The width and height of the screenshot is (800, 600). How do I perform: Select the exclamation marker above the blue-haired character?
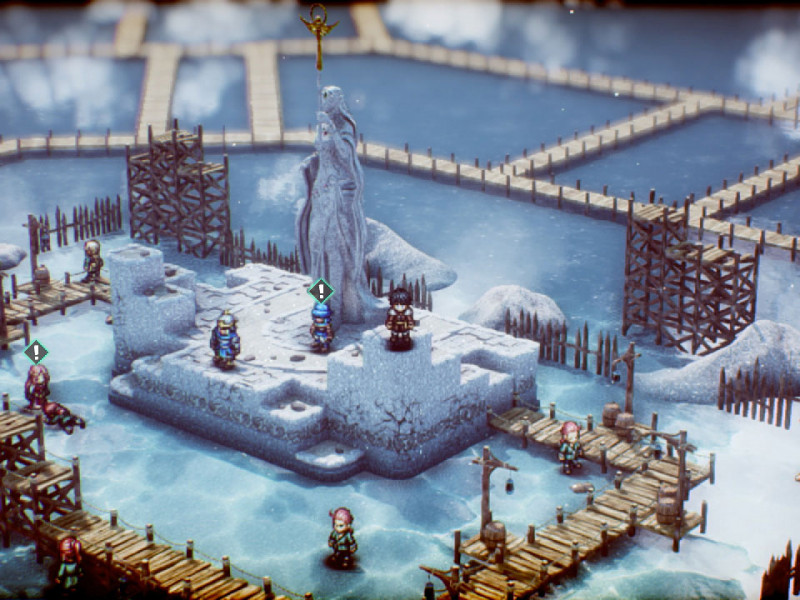tap(320, 291)
